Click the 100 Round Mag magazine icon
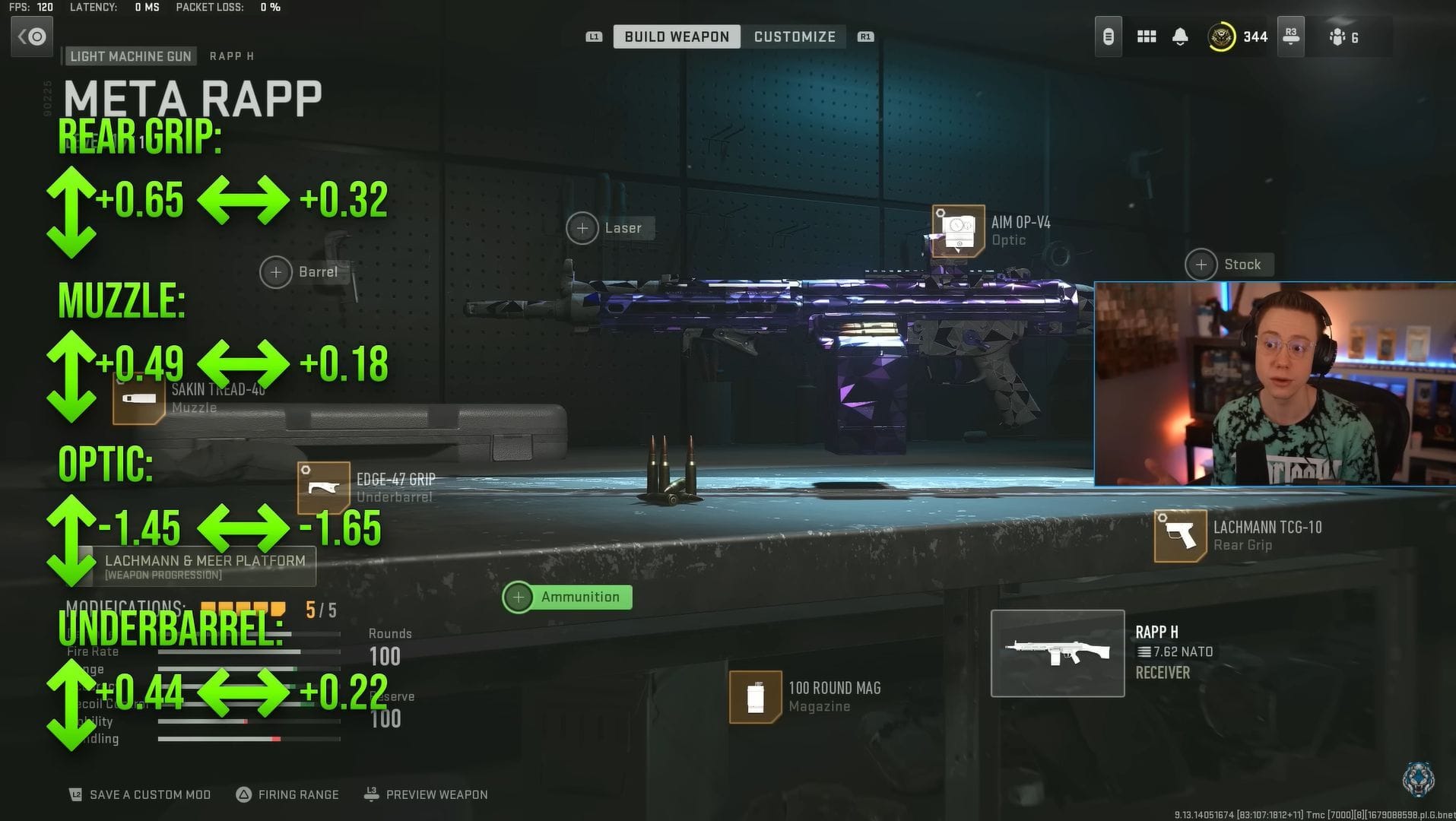The width and height of the screenshot is (1456, 821). [755, 696]
